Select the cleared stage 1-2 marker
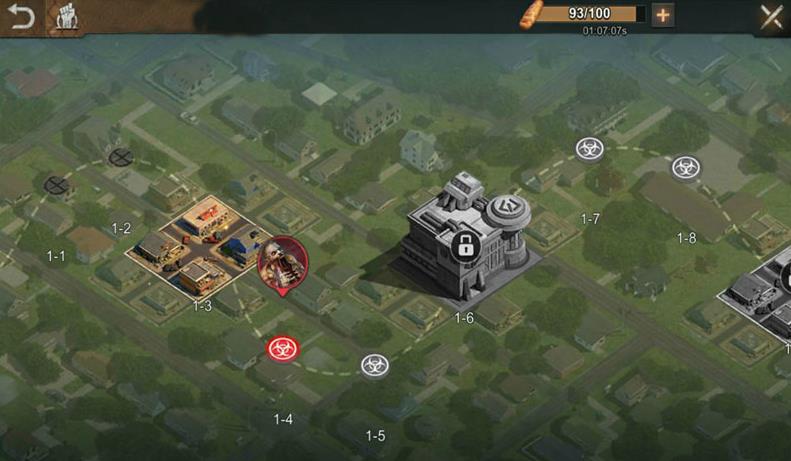791x461 pixels. 121,156
